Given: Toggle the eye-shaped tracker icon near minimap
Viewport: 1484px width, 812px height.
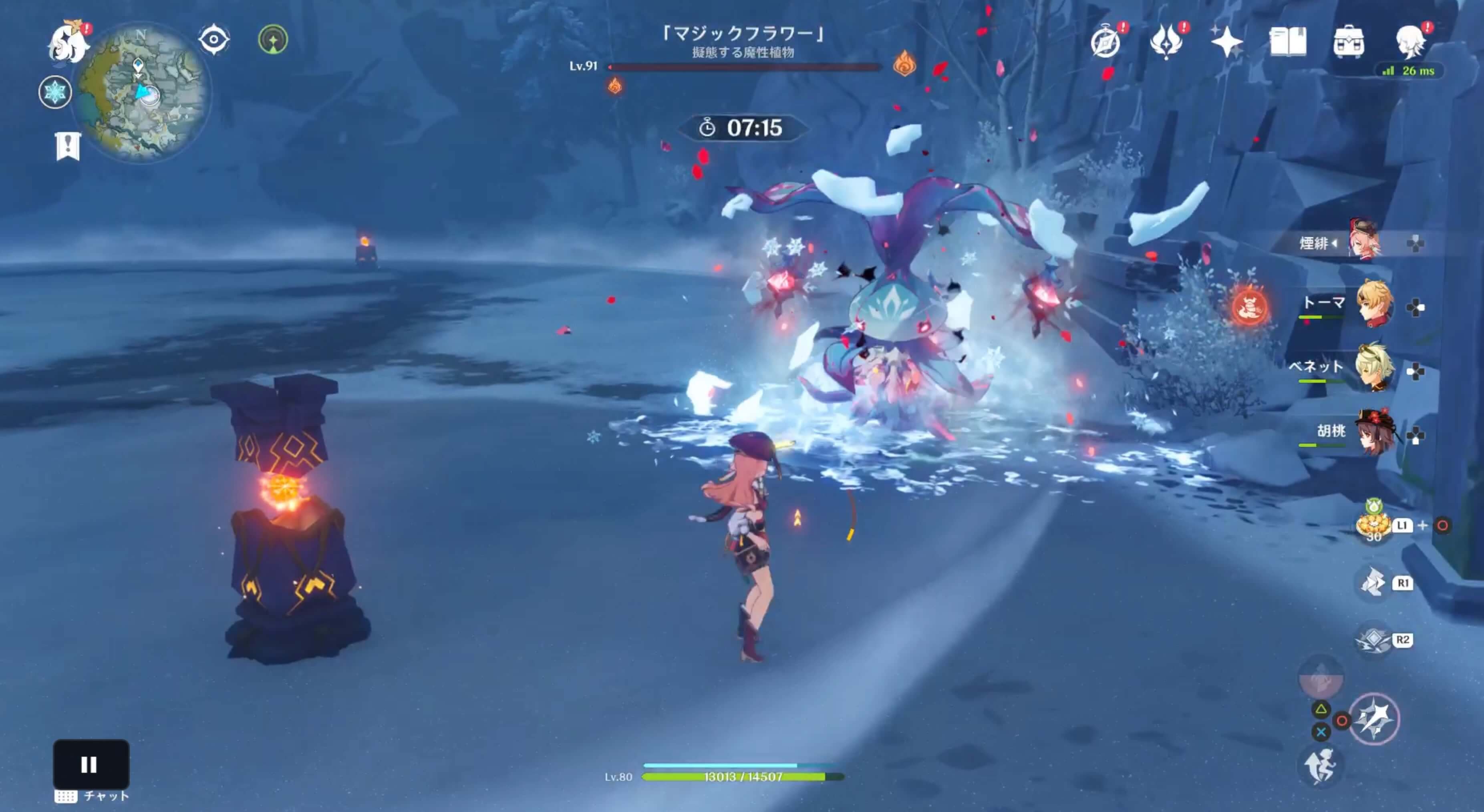Looking at the screenshot, I should 214,38.
